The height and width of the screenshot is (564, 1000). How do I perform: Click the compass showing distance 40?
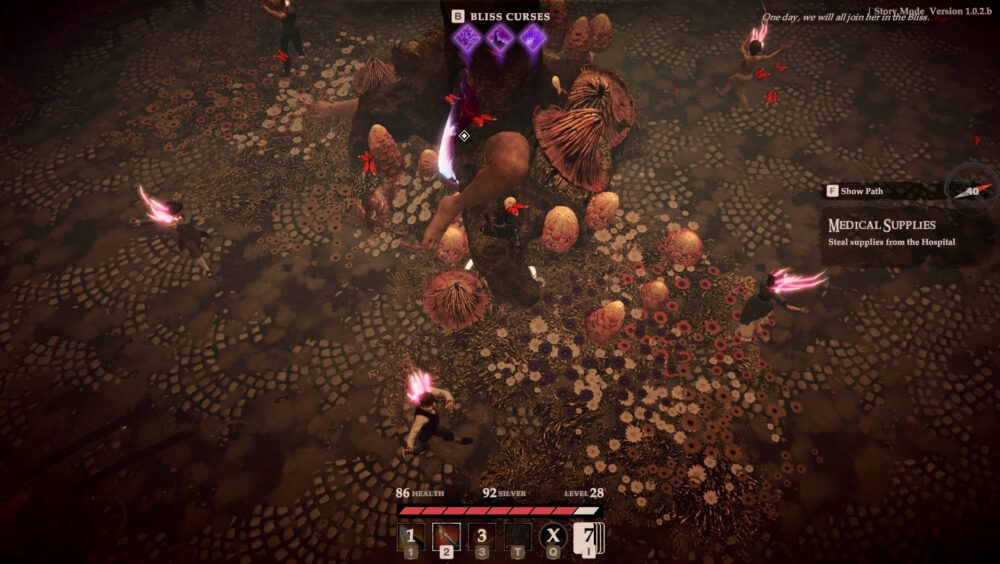tap(970, 189)
